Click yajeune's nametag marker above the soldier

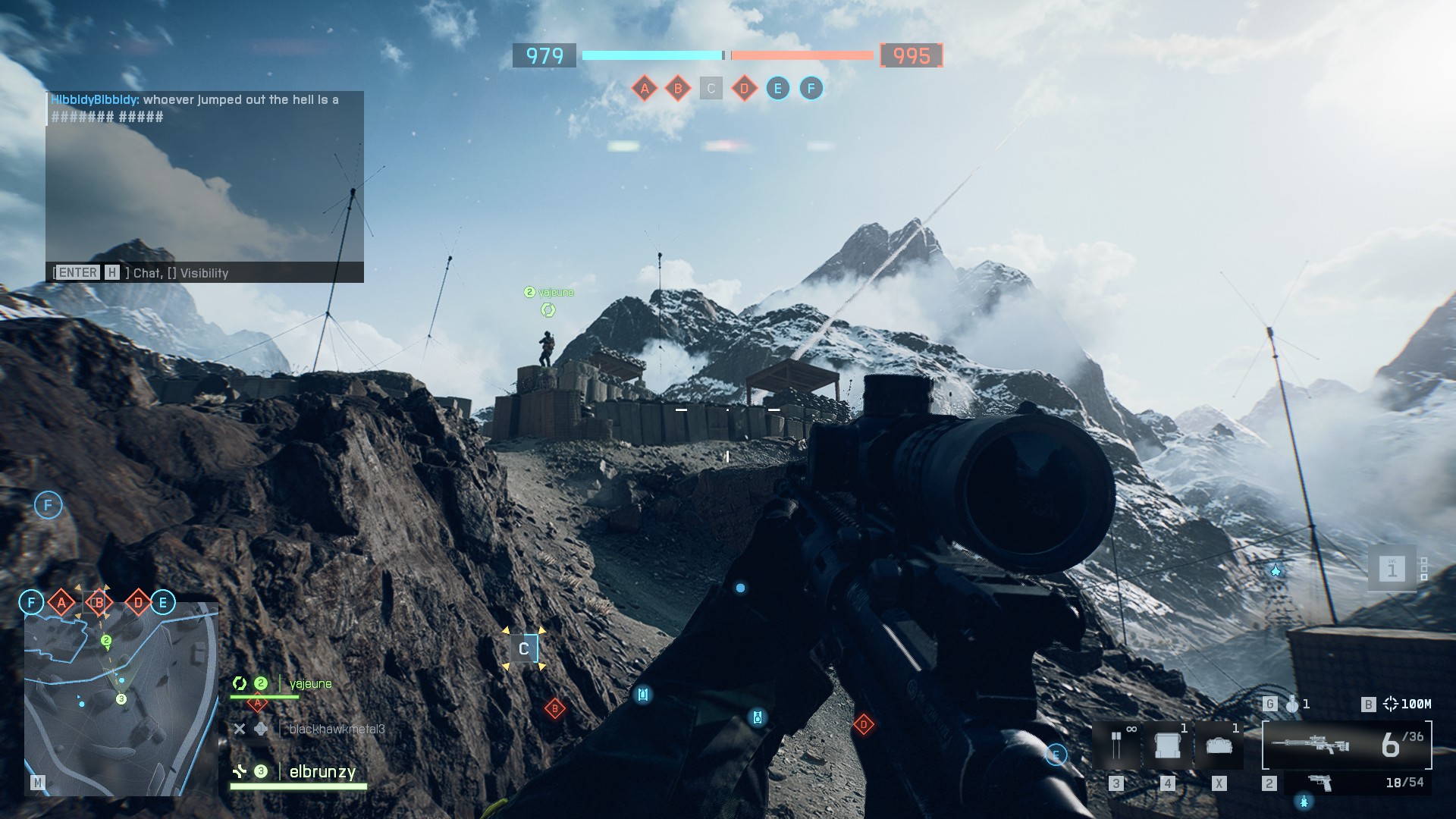pos(549,293)
